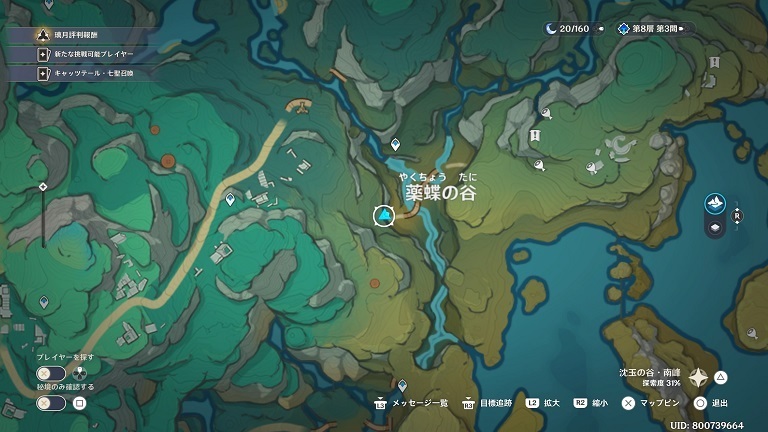Open the Original Resin 20/160 counter
Viewport: 768px width, 432px height.
point(568,29)
